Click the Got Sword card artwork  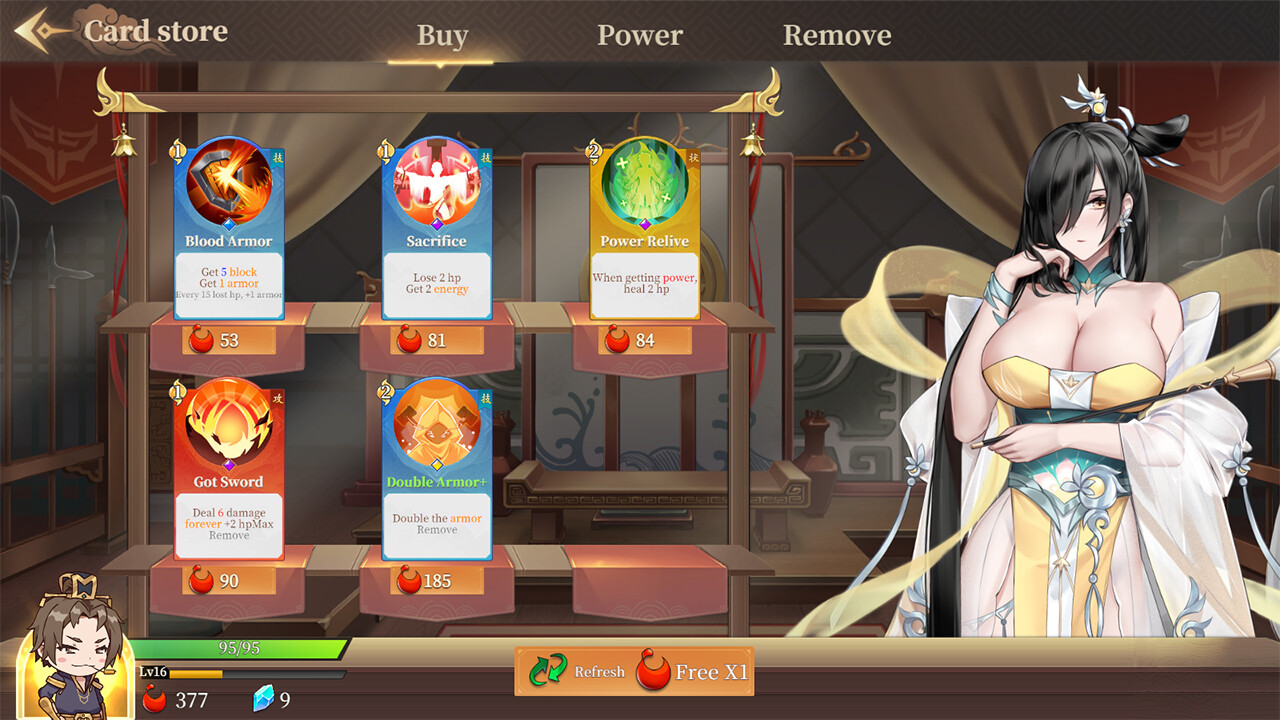click(x=226, y=430)
